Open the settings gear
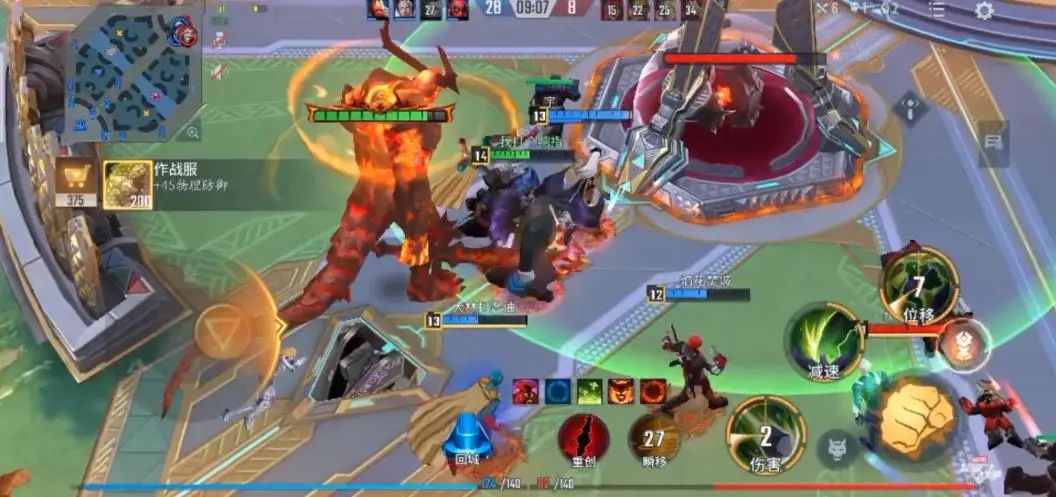The image size is (1056, 497). (984, 11)
